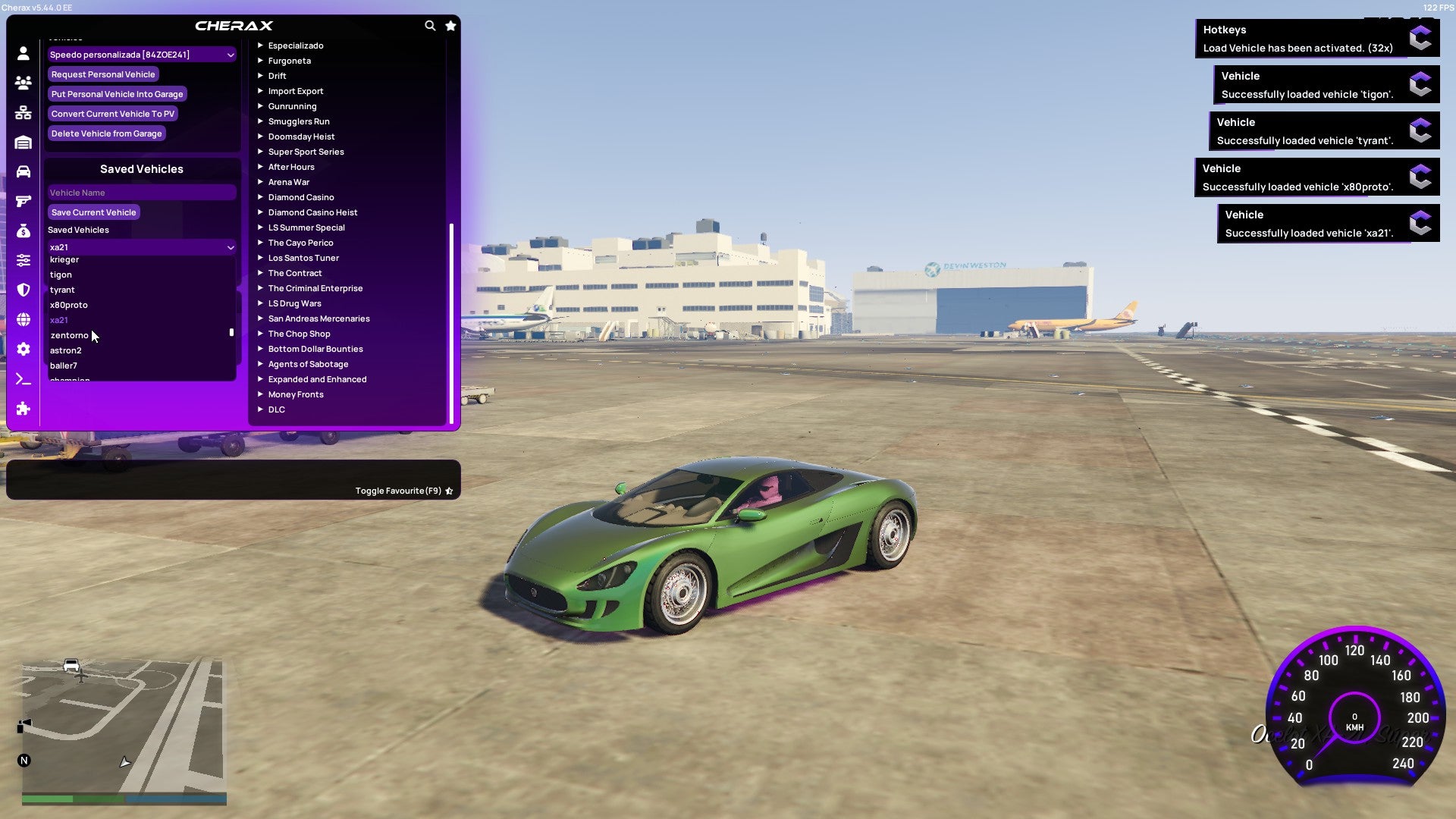Expand the Doomsday Heist category

pos(300,136)
